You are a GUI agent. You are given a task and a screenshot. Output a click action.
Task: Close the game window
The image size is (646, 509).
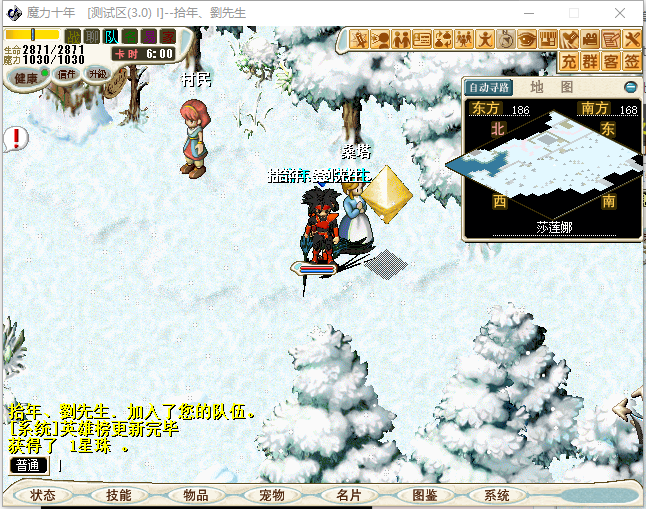622,12
